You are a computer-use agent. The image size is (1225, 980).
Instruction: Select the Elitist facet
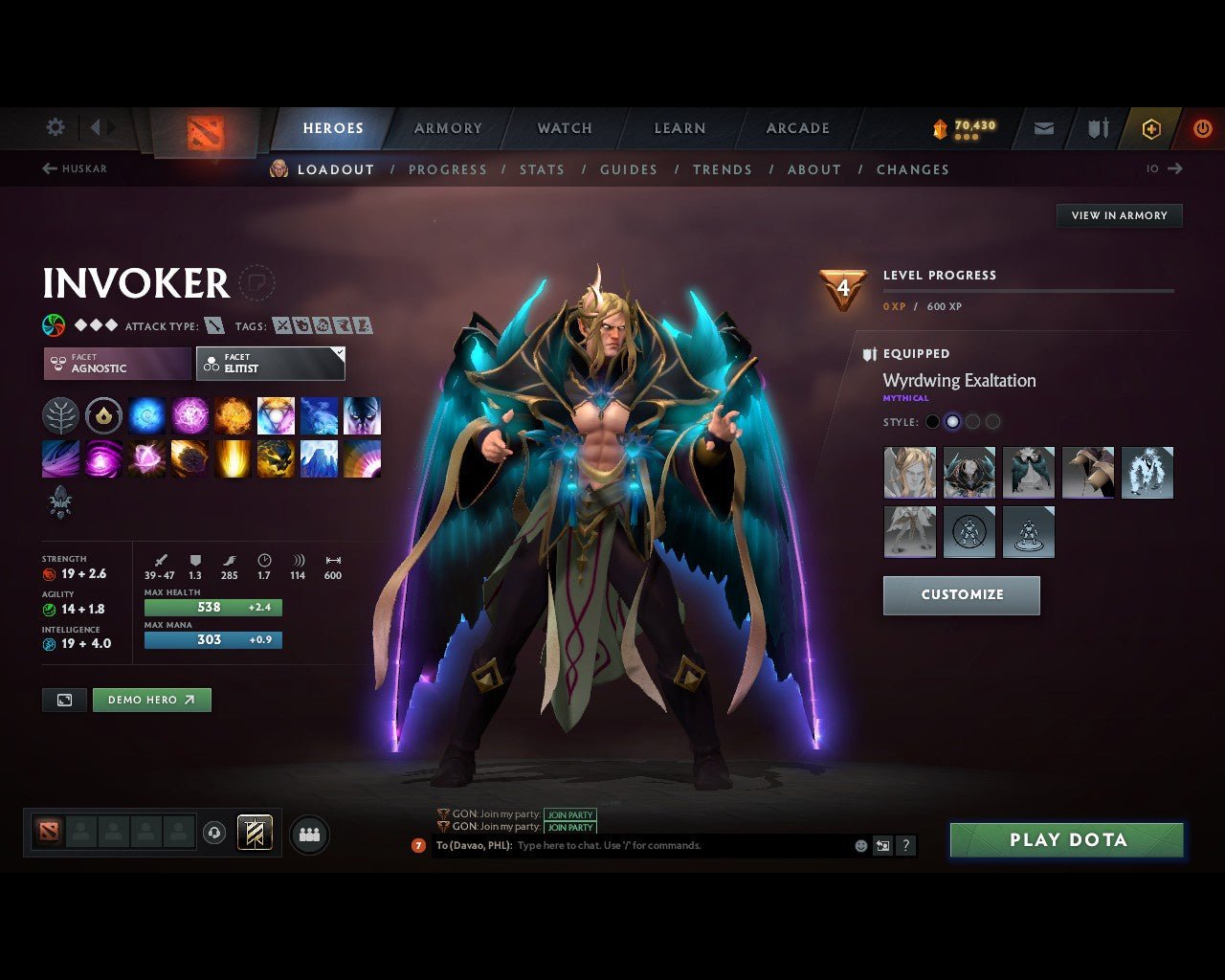pos(270,364)
